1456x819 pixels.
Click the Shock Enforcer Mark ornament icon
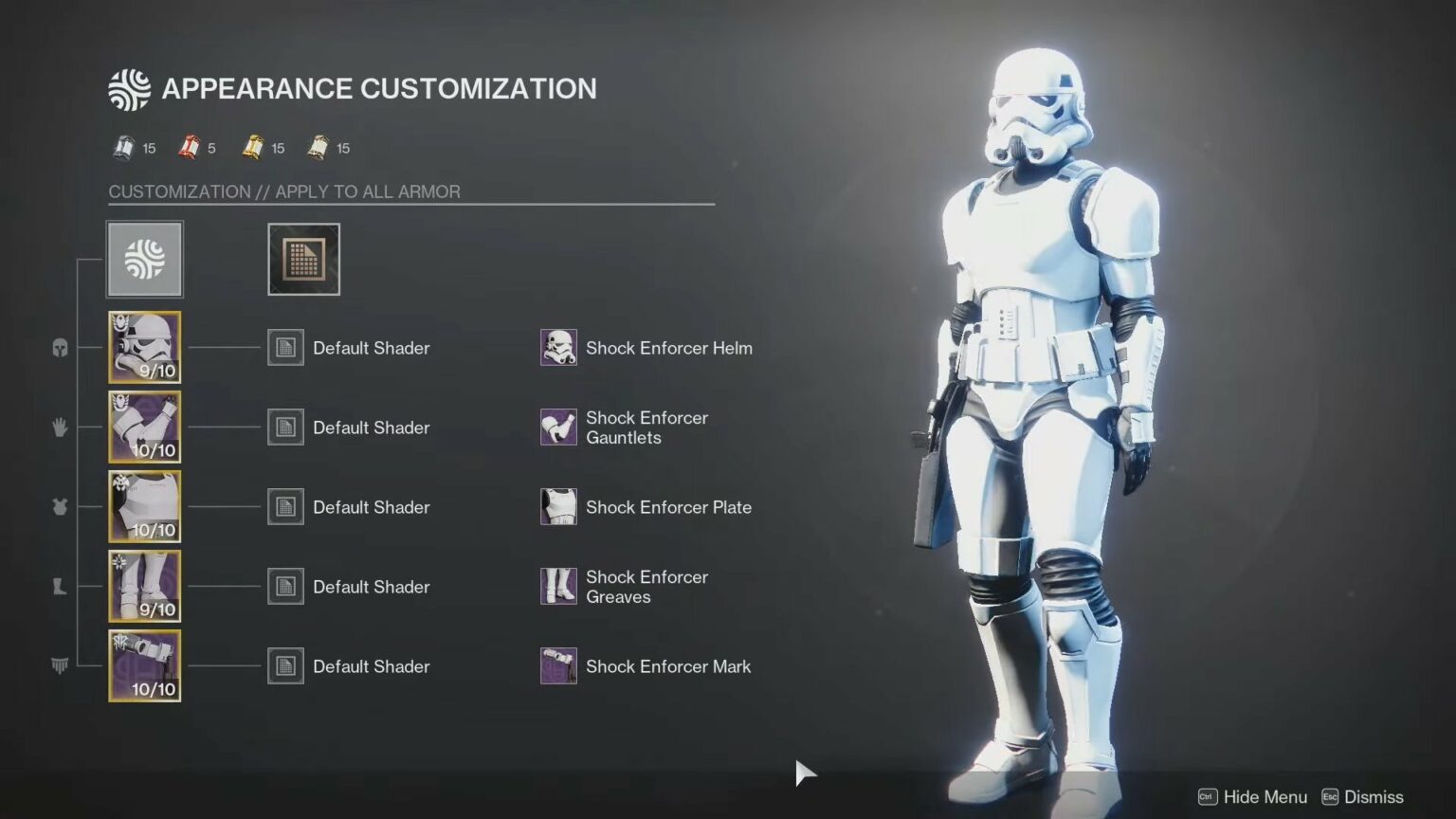click(x=558, y=665)
